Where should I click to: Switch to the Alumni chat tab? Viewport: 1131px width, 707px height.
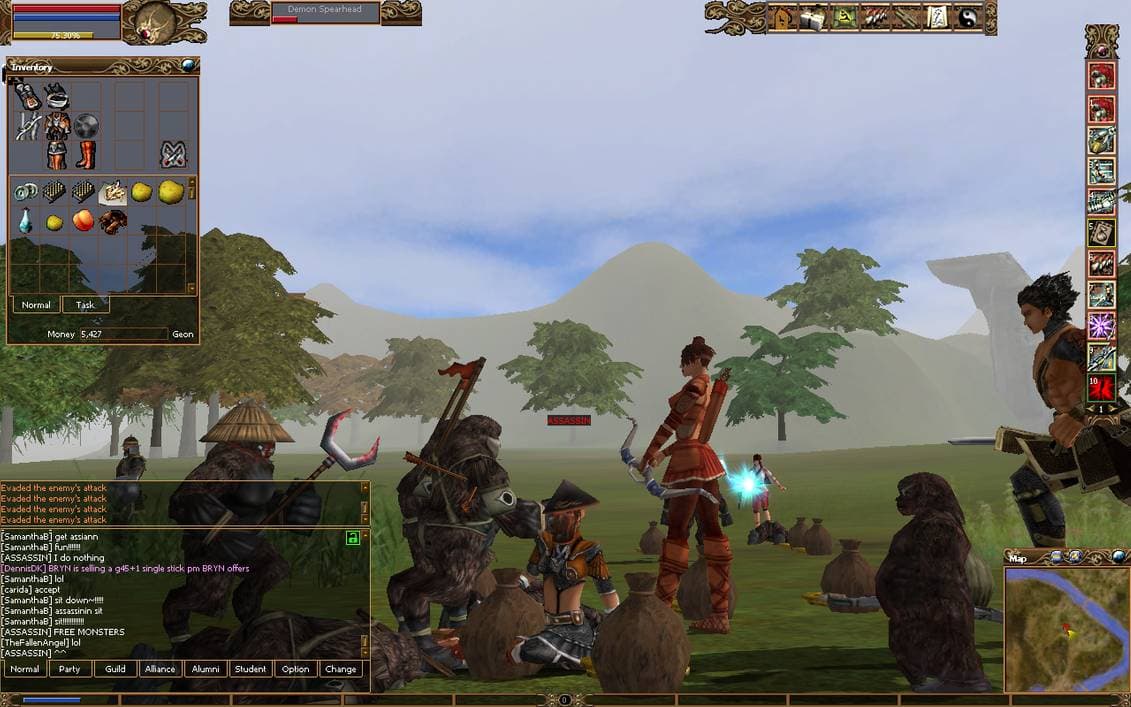click(205, 669)
